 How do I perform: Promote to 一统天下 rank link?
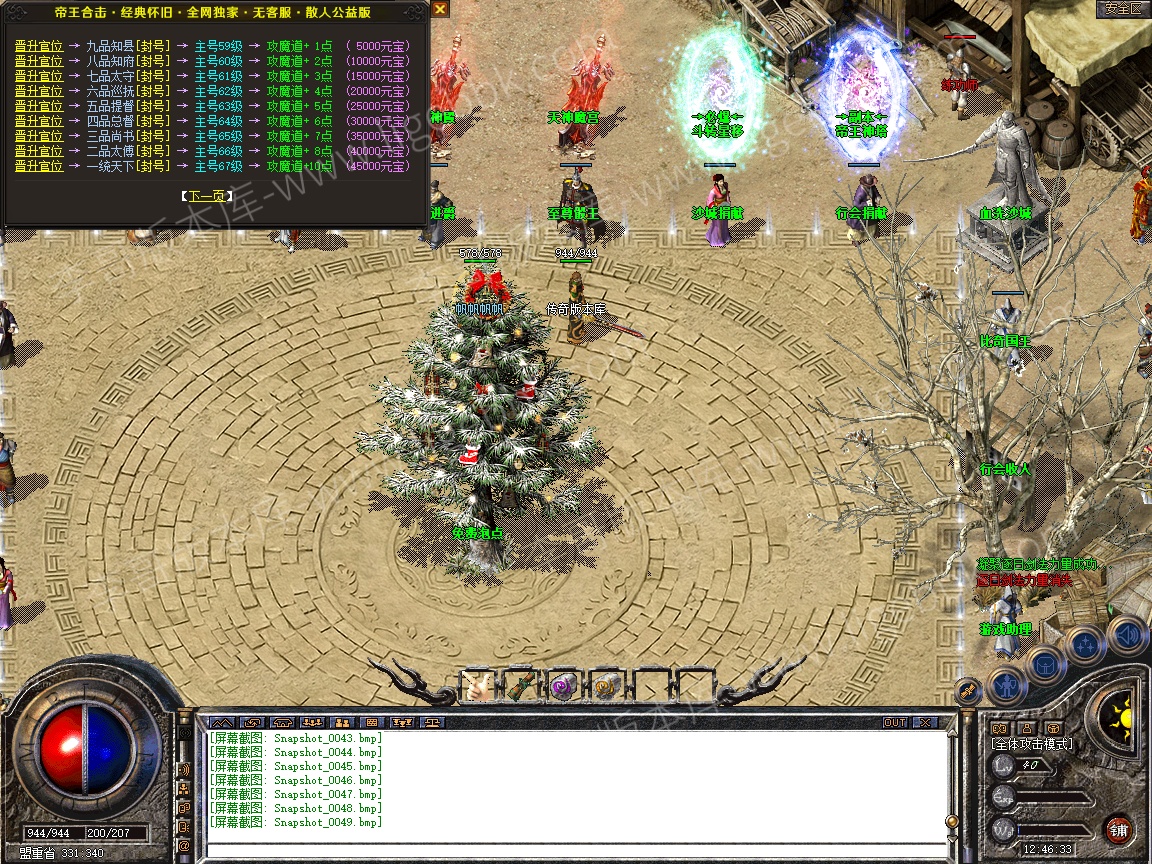point(39,166)
